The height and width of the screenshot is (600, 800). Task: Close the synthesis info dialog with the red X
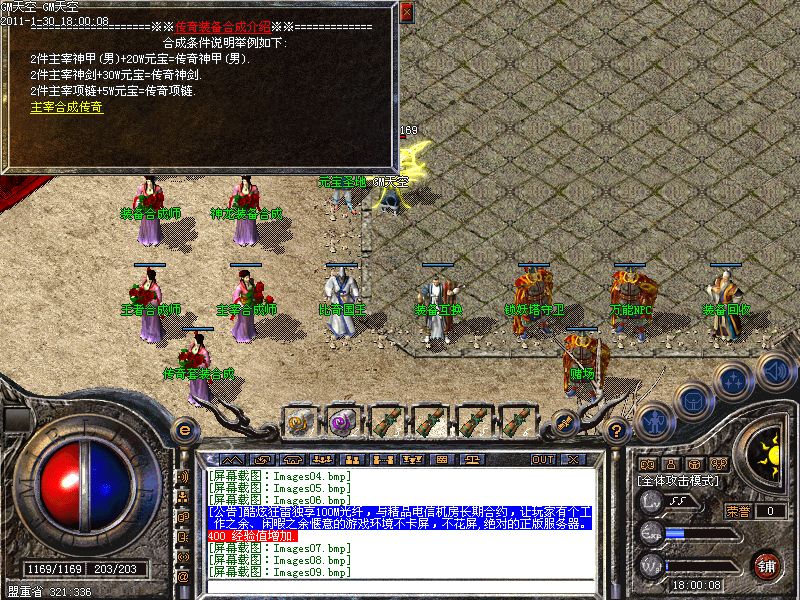pos(406,13)
